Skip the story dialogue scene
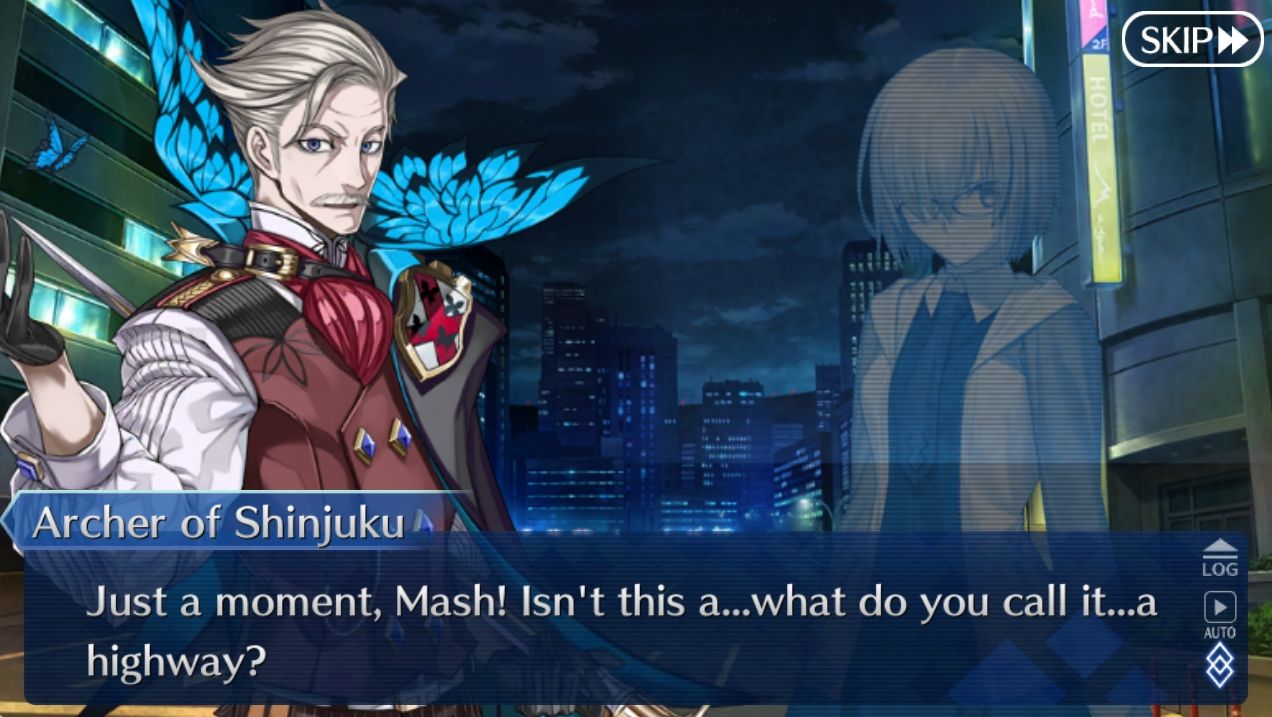 click(1192, 40)
